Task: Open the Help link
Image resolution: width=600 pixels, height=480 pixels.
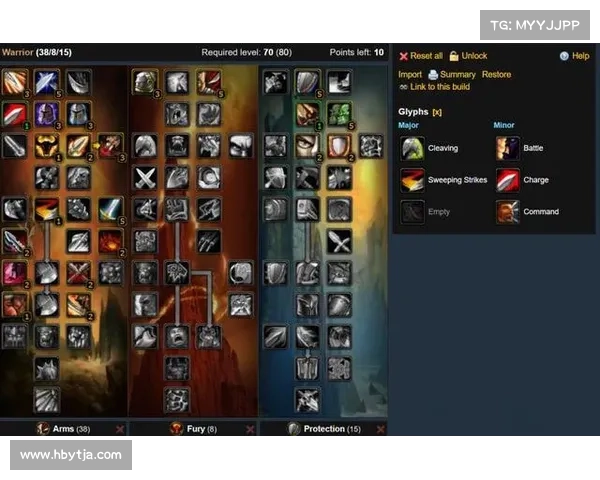Action: 580,56
